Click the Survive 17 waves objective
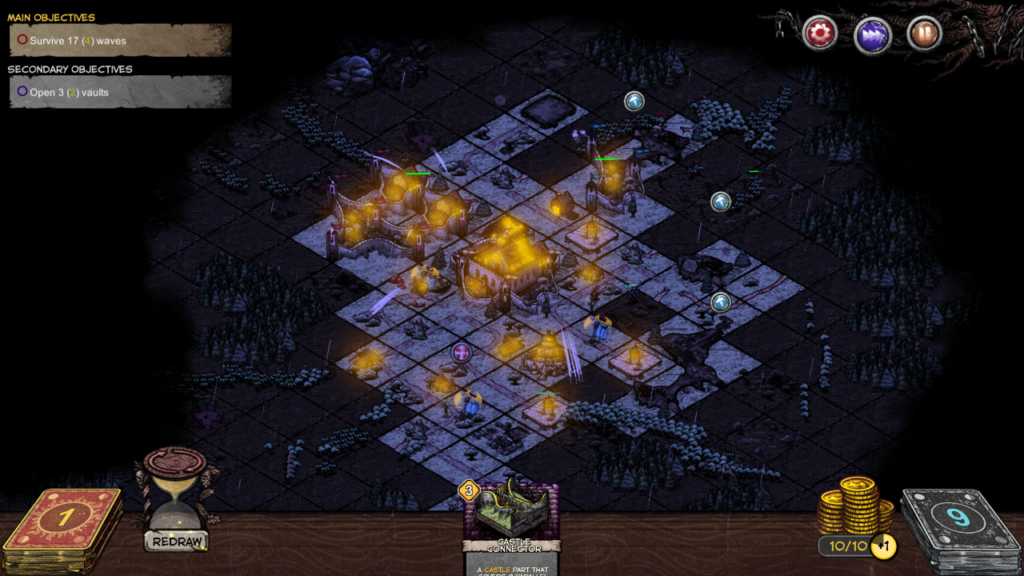Viewport: 1024px width, 576px height. (120, 41)
